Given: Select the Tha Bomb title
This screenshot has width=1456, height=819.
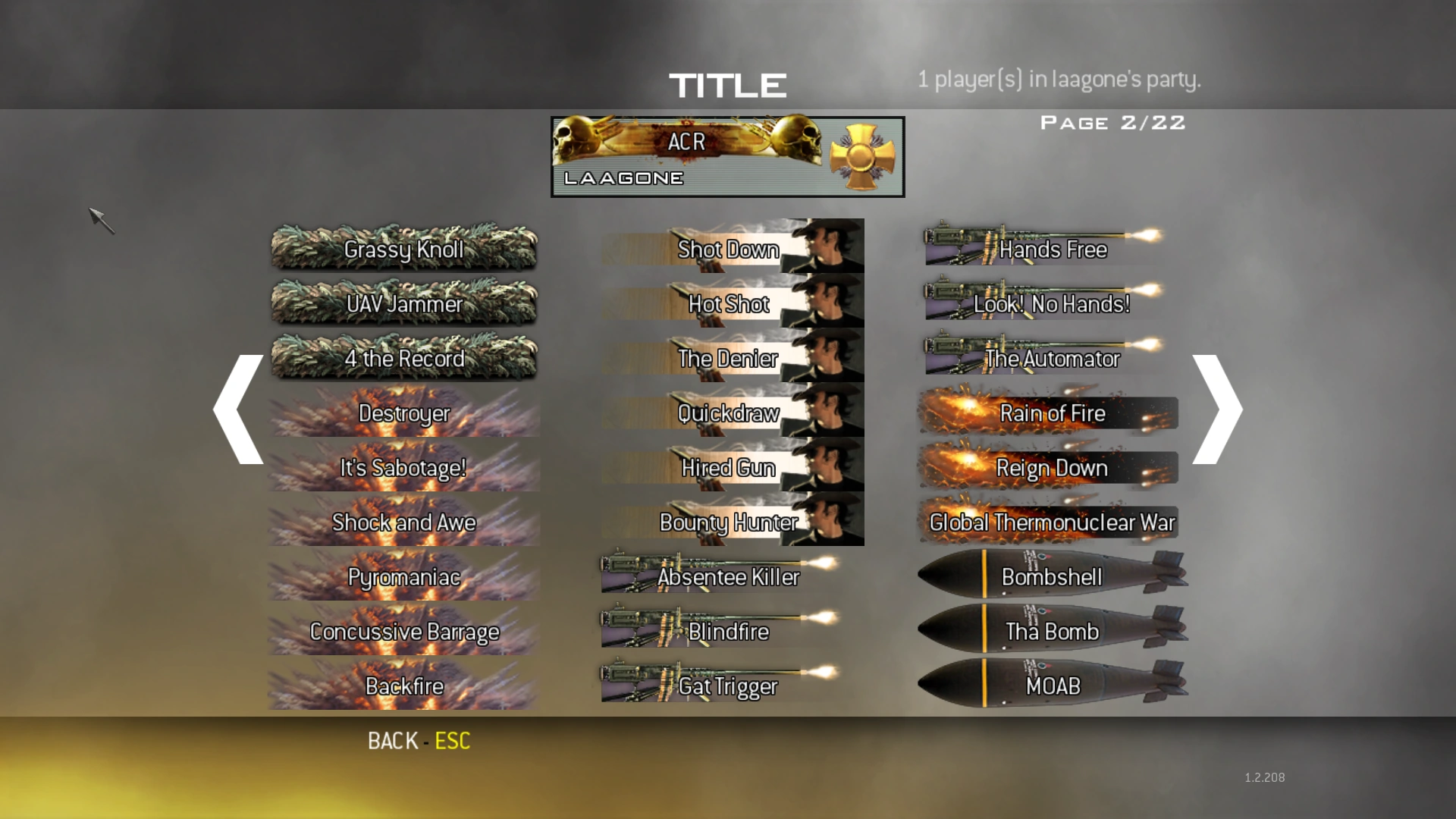Looking at the screenshot, I should tap(1050, 631).
